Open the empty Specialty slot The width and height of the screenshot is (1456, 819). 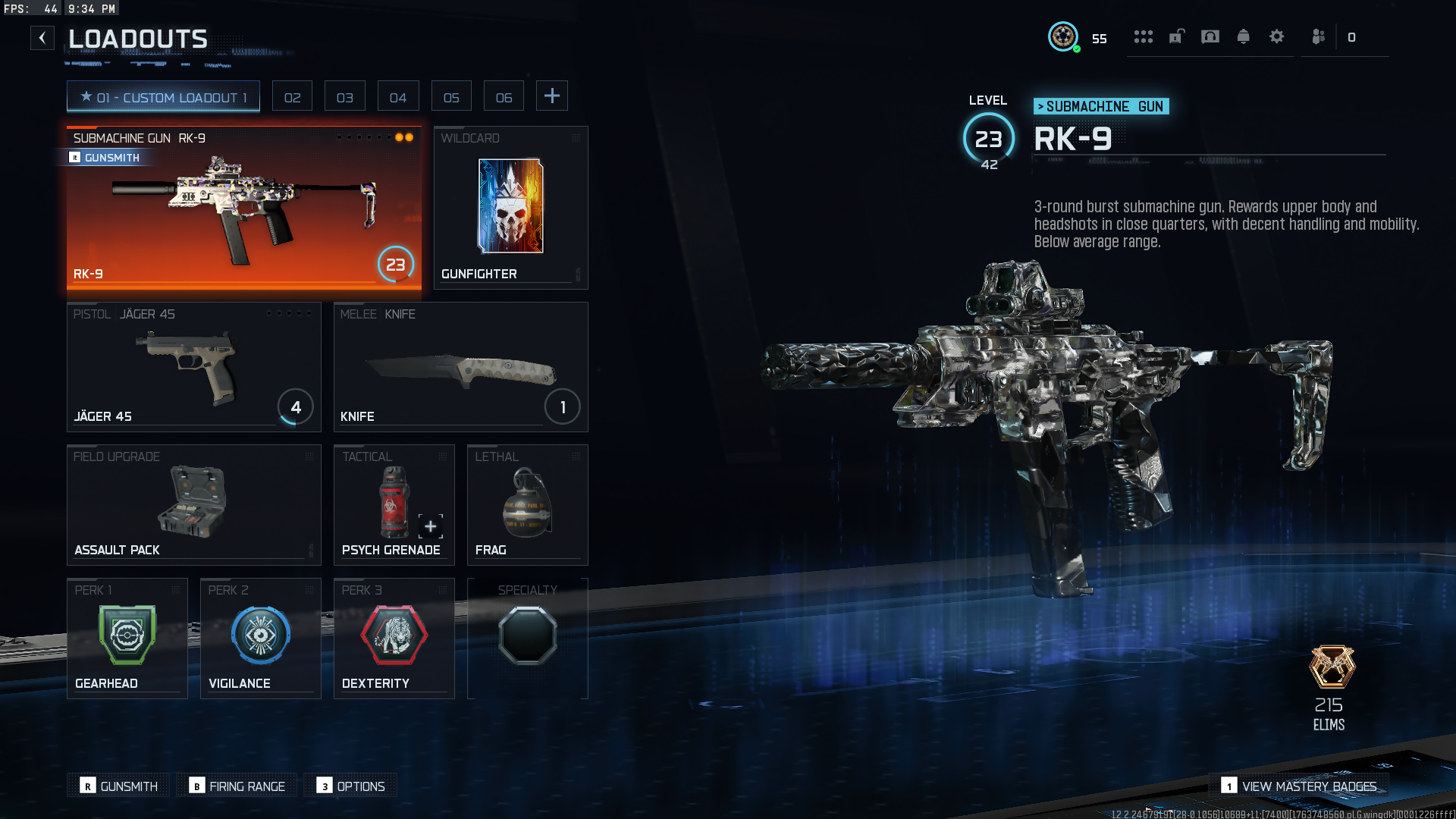click(x=527, y=639)
